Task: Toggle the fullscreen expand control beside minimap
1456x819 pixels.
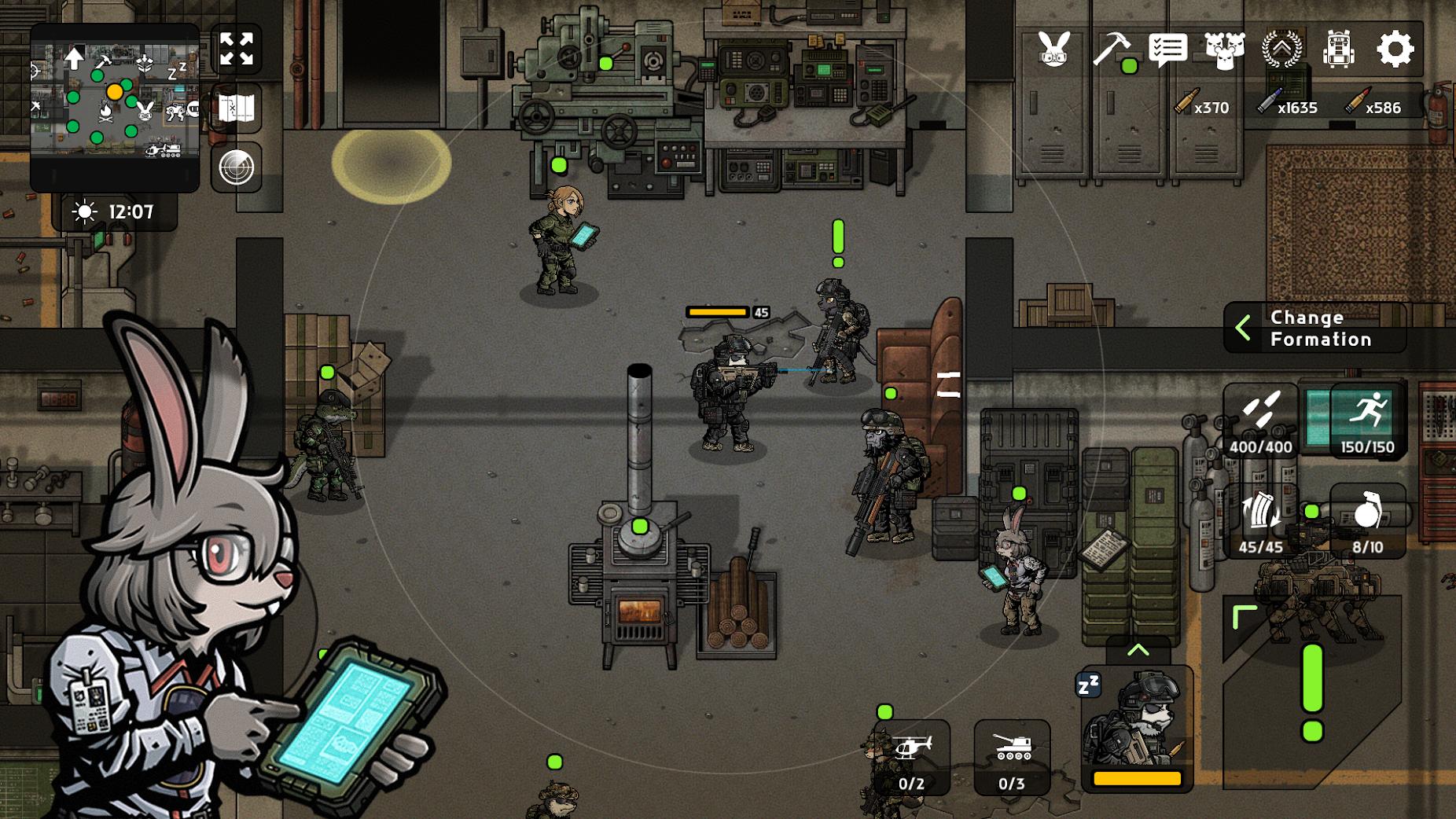Action: [x=235, y=49]
